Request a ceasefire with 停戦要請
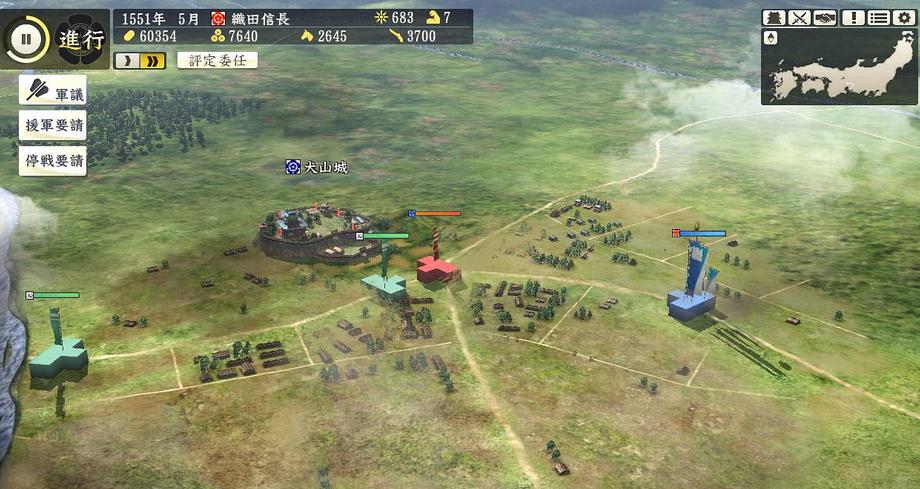The width and height of the screenshot is (920, 489). pos(53,161)
